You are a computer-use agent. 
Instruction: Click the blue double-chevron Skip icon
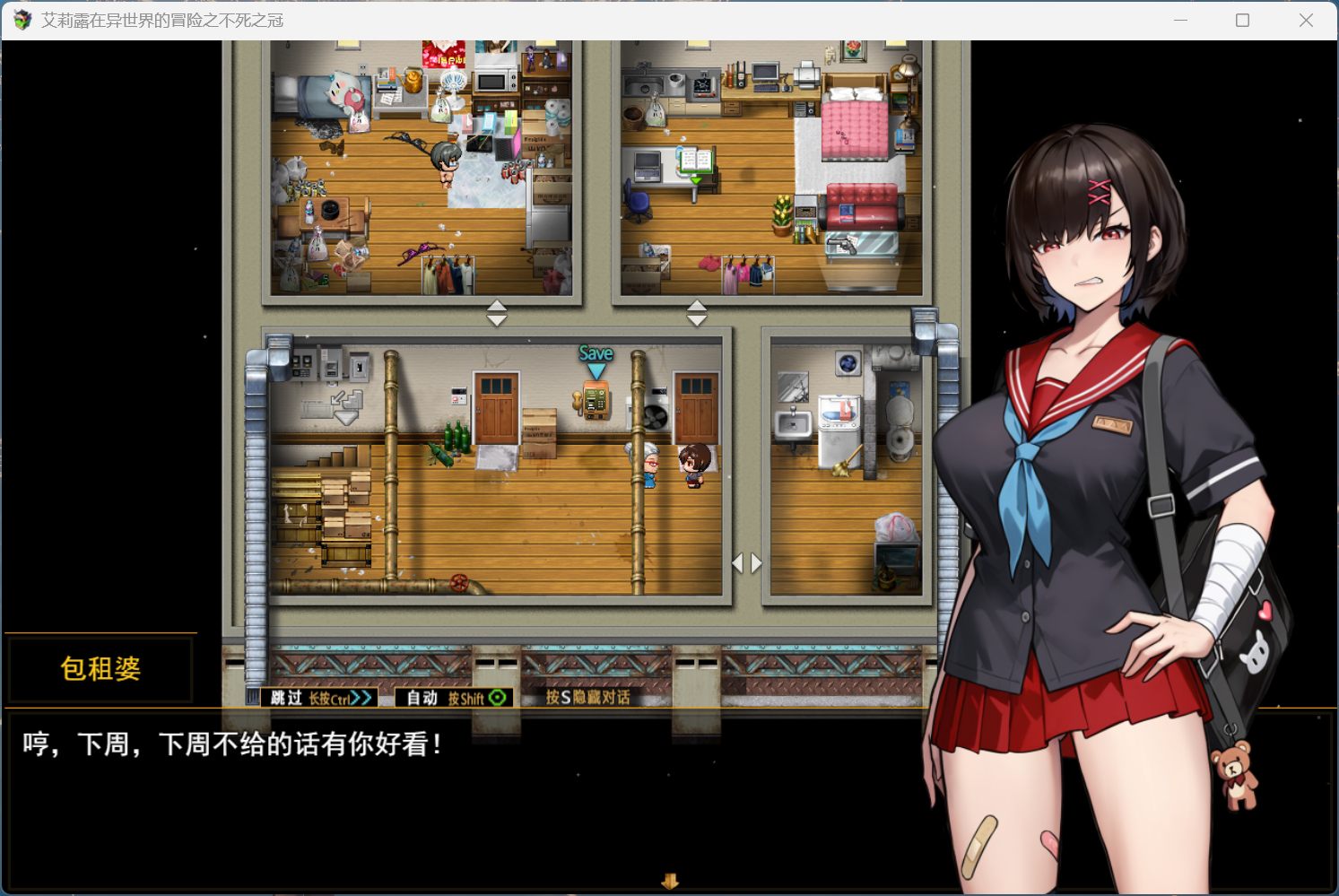(x=359, y=698)
